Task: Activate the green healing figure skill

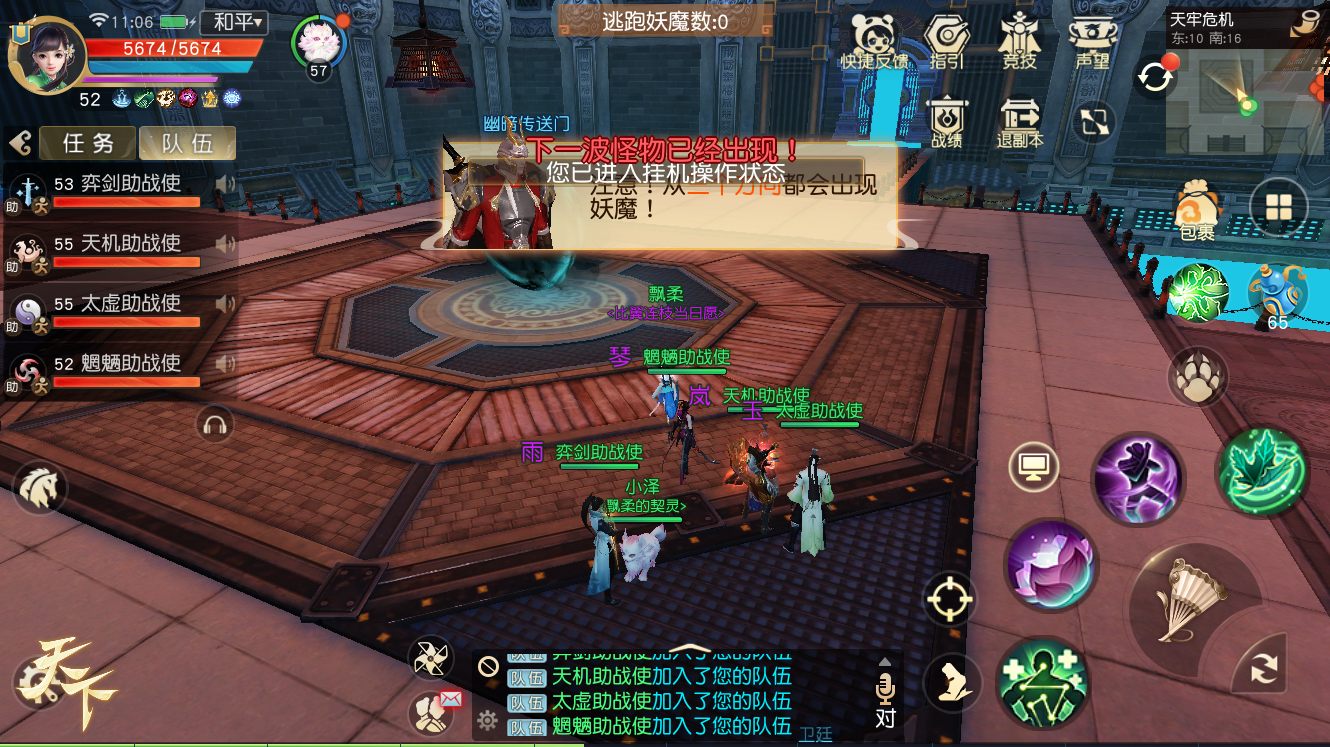Action: tap(1043, 682)
